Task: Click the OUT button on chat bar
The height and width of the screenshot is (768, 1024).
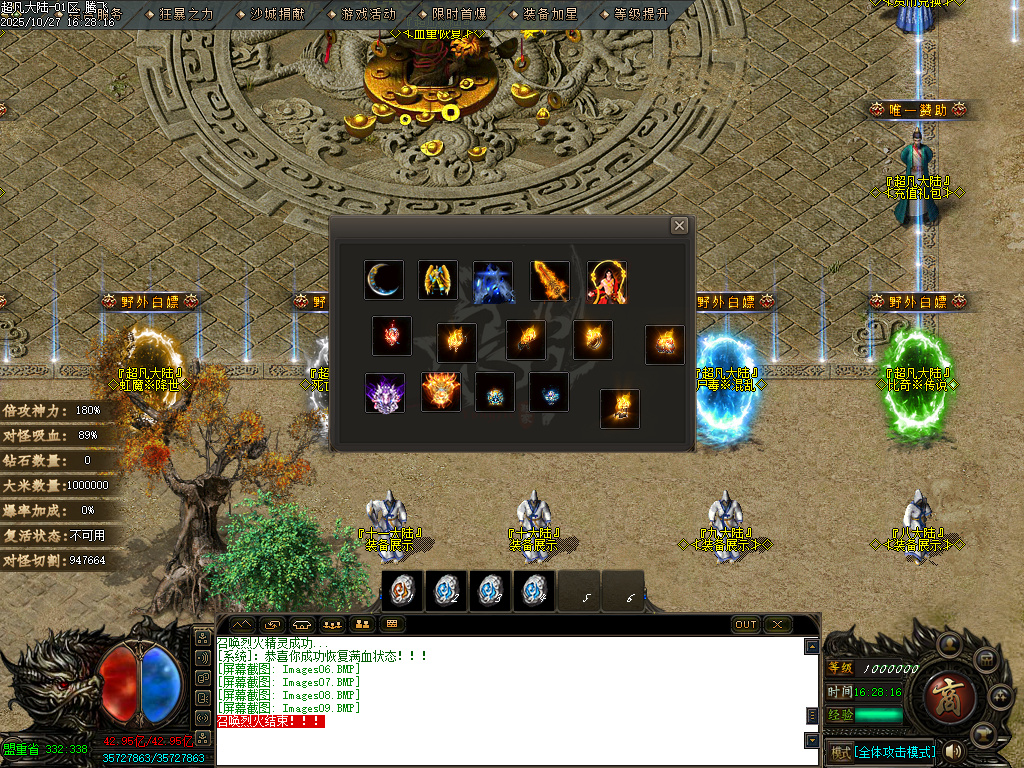Action: [x=746, y=624]
